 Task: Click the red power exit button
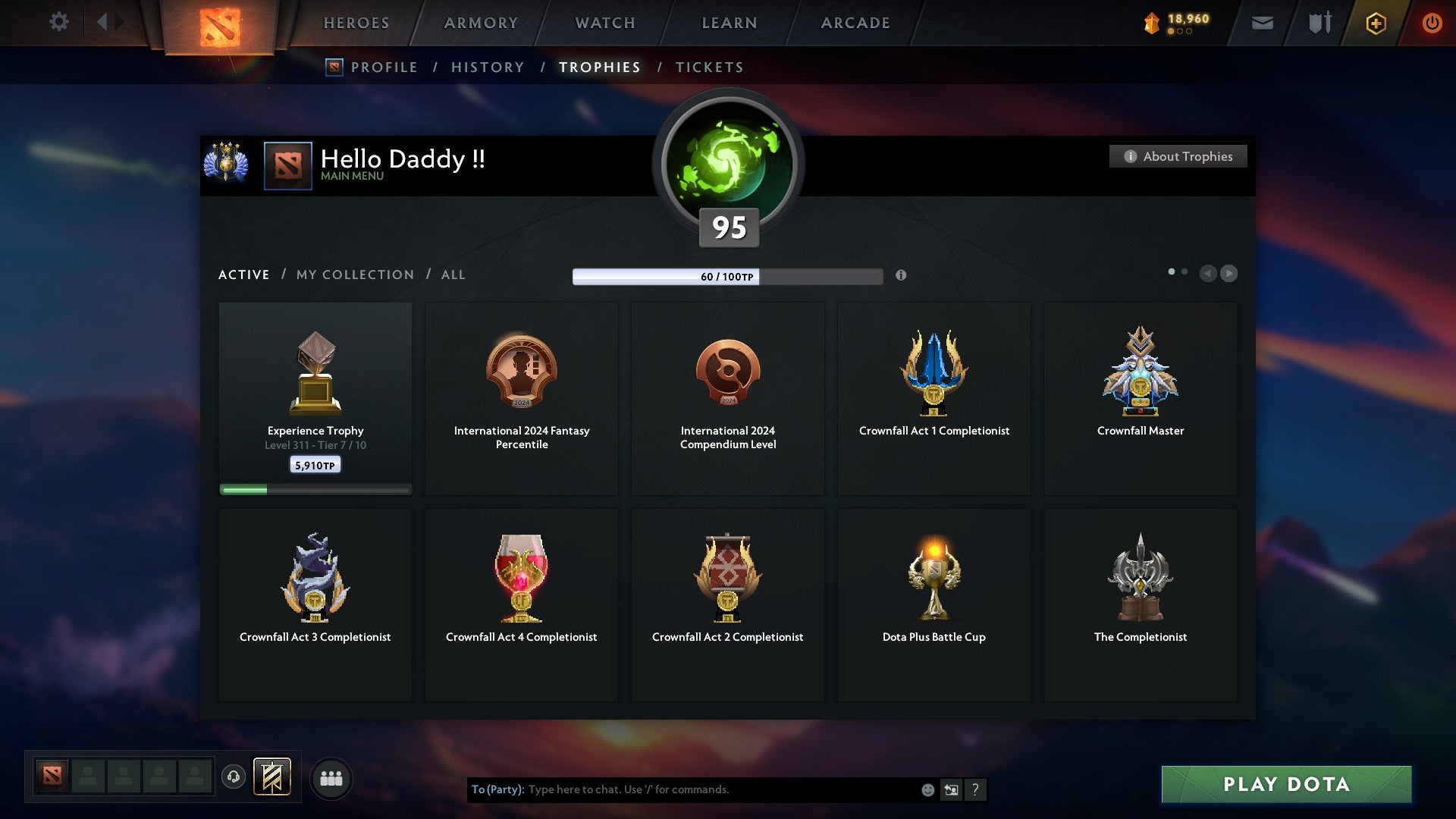[x=1433, y=23]
